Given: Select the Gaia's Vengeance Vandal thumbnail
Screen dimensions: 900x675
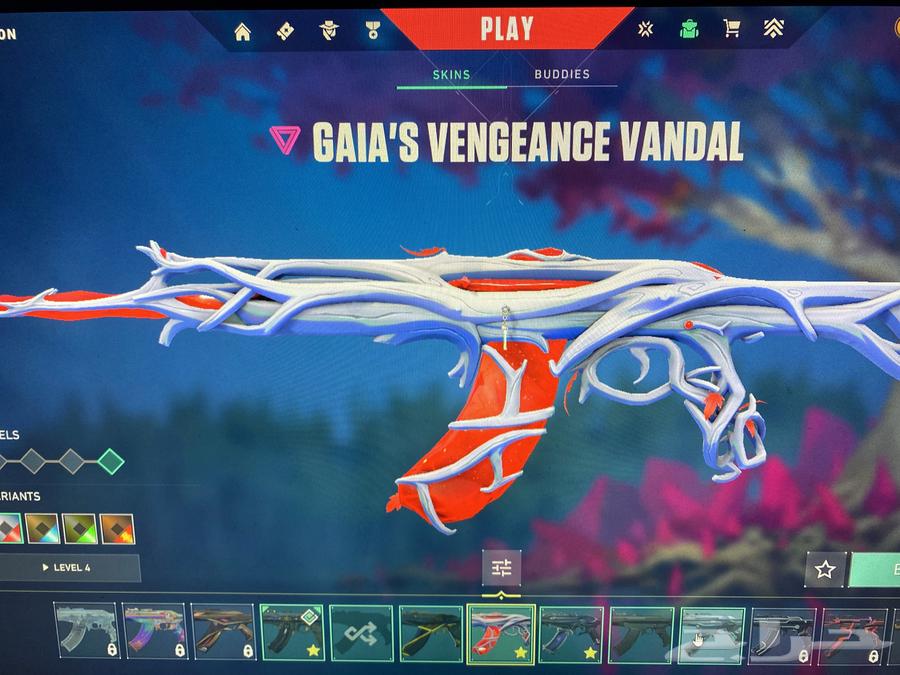Looking at the screenshot, I should click(x=500, y=633).
